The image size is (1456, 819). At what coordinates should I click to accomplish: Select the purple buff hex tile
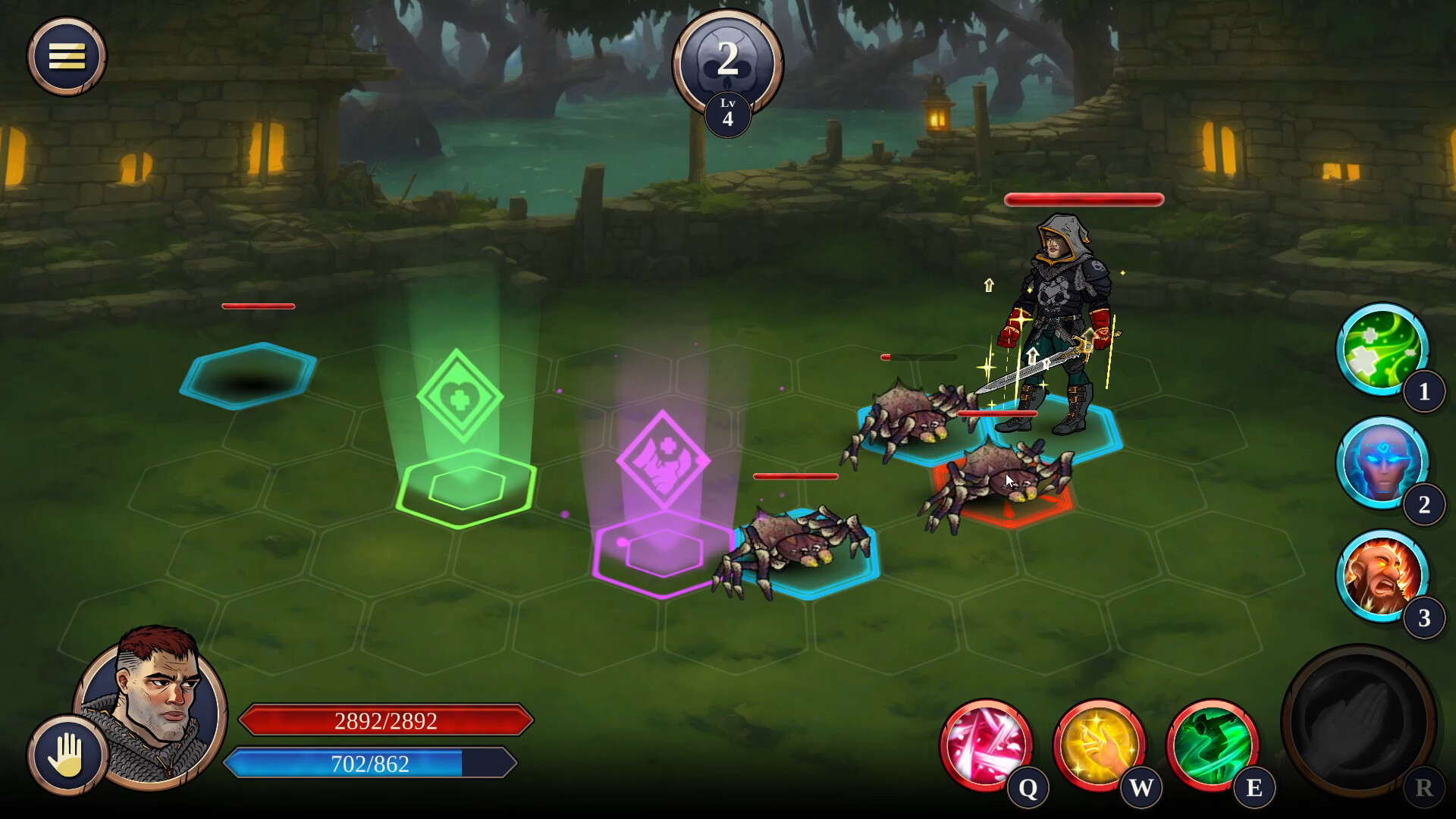click(663, 552)
